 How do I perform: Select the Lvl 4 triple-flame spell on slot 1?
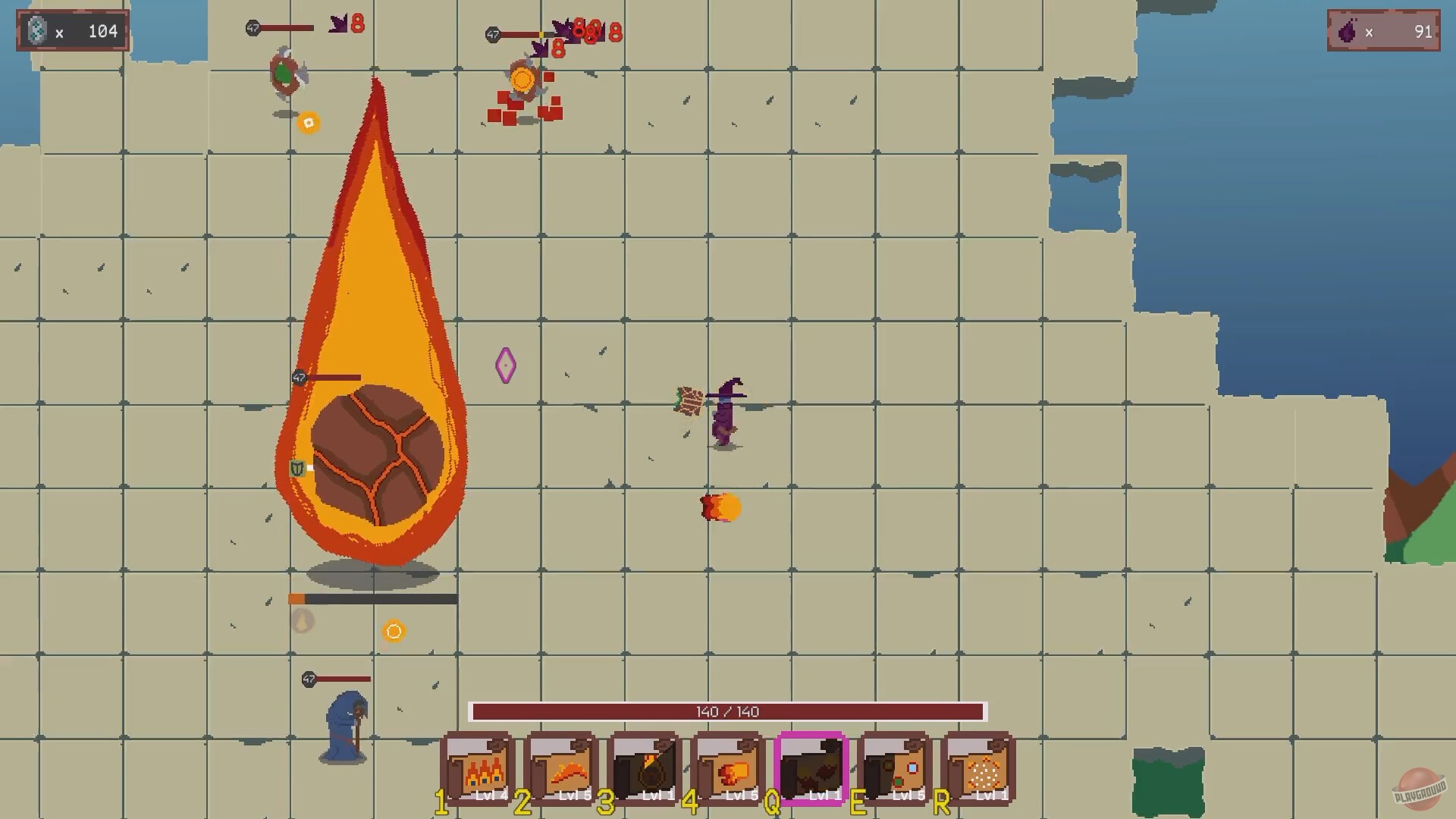pyautogui.click(x=478, y=768)
